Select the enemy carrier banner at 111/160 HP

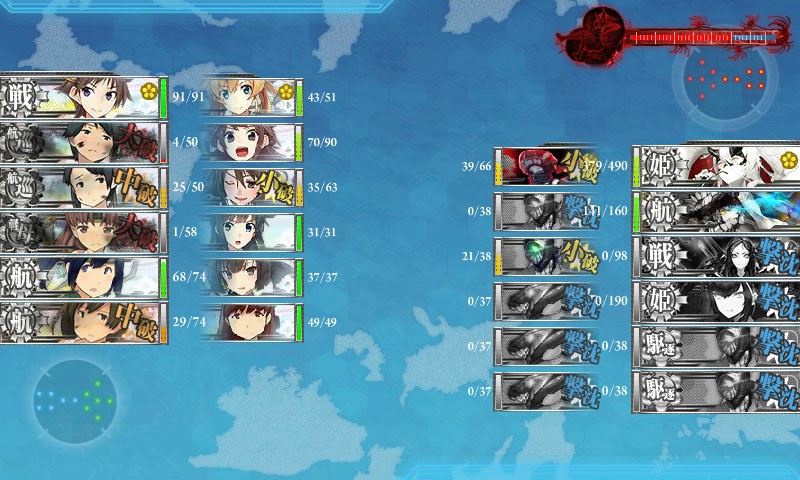[x=715, y=210]
